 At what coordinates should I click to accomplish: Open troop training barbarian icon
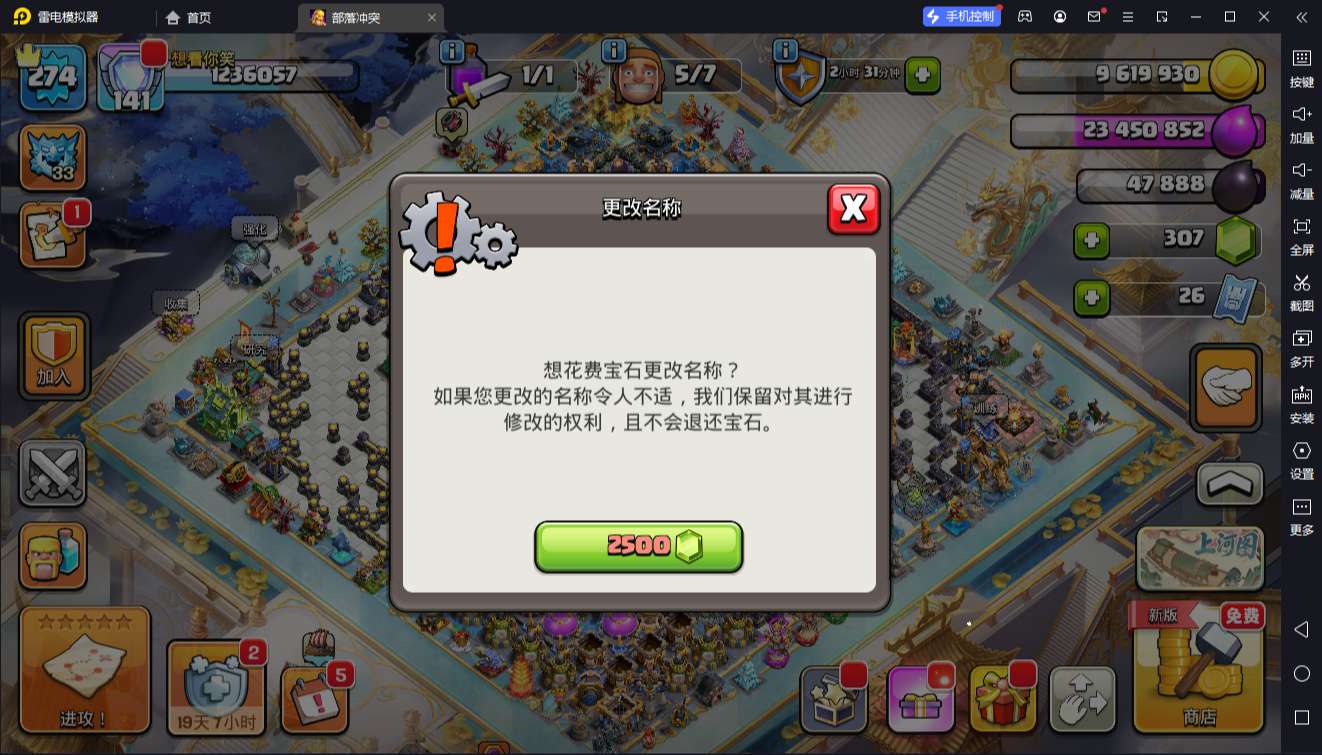point(53,555)
